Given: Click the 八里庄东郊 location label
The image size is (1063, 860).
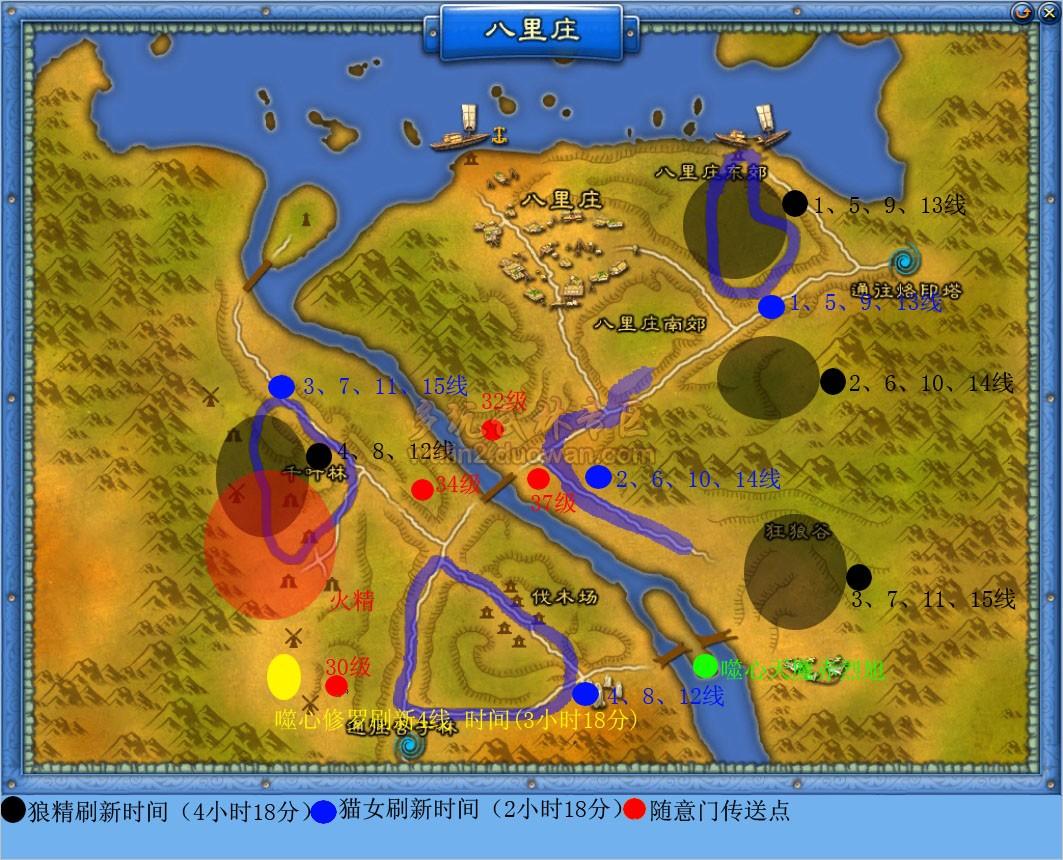Looking at the screenshot, I should (x=710, y=171).
